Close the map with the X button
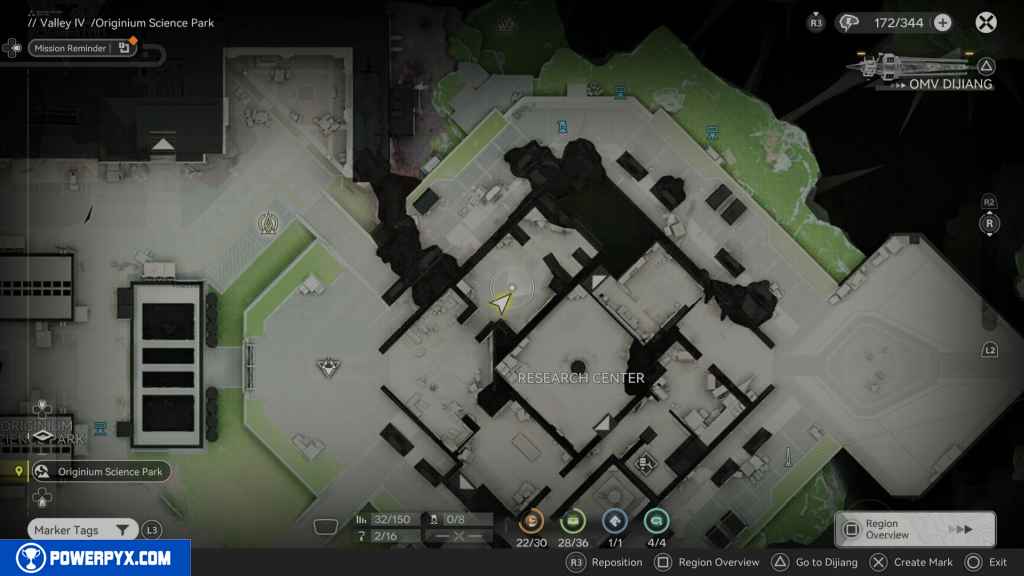The height and width of the screenshot is (576, 1024). (986, 22)
